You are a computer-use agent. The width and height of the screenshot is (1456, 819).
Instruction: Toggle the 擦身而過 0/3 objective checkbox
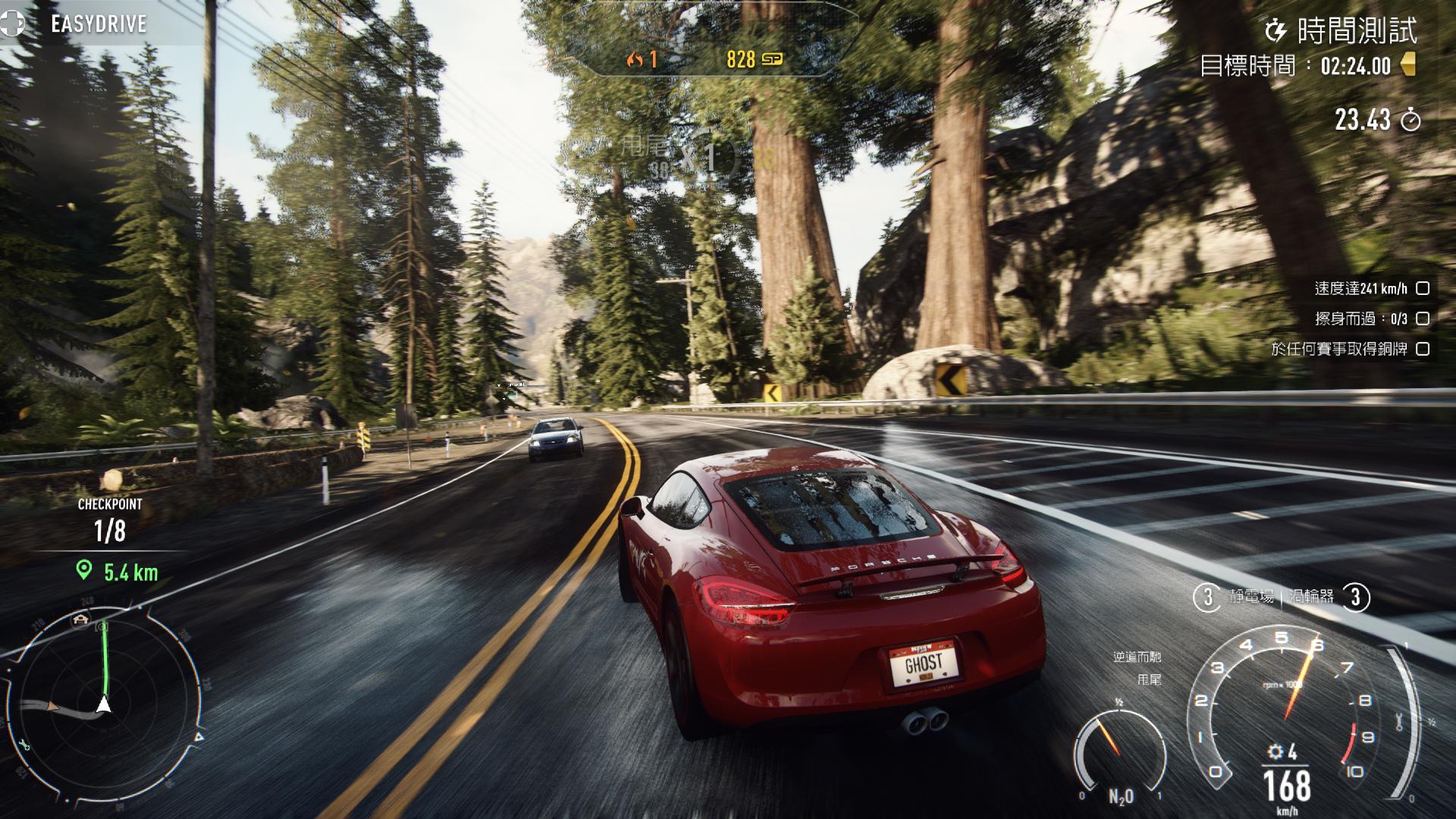pyautogui.click(x=1423, y=318)
